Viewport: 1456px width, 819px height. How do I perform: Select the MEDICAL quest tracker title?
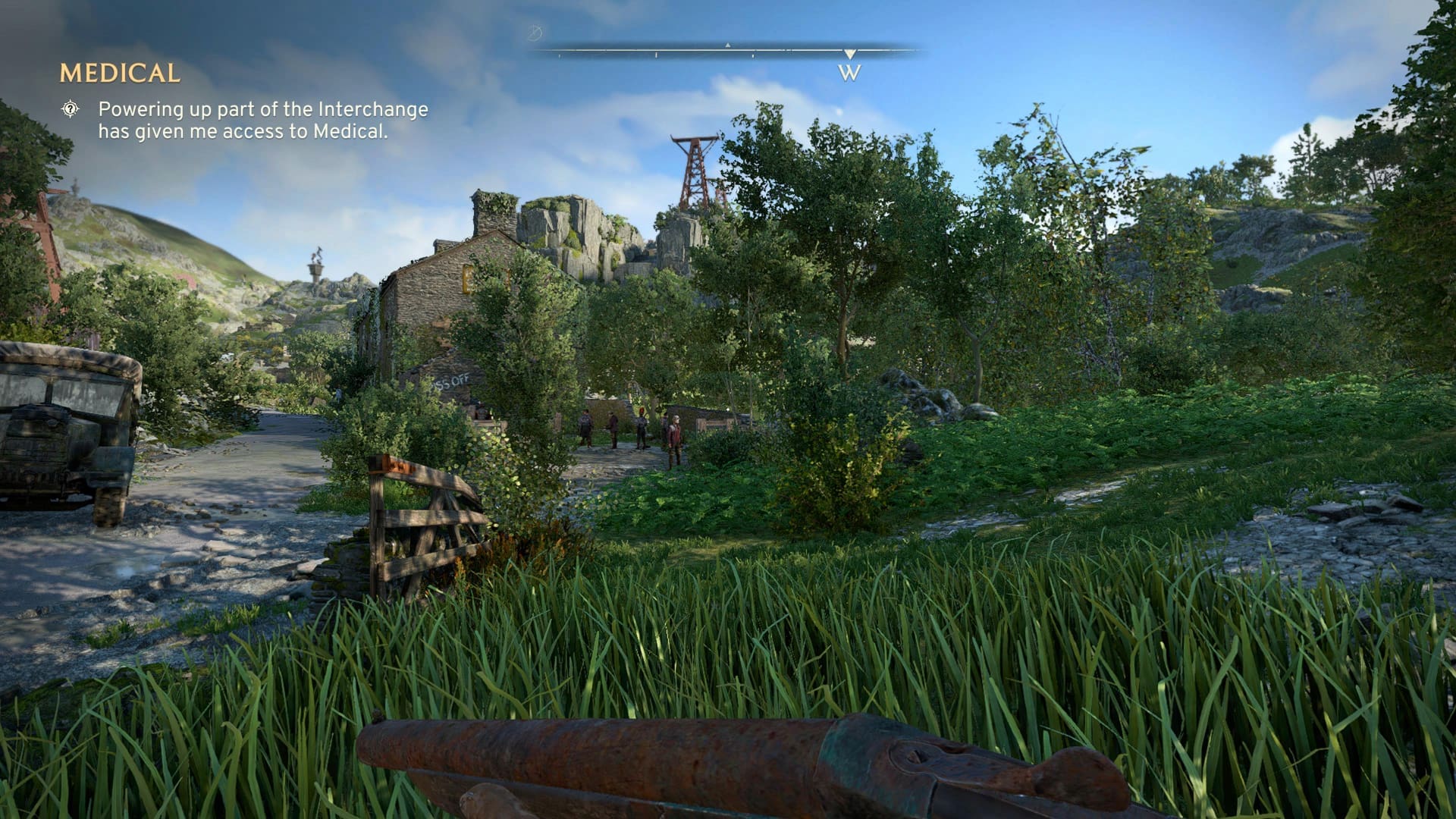click(x=120, y=73)
